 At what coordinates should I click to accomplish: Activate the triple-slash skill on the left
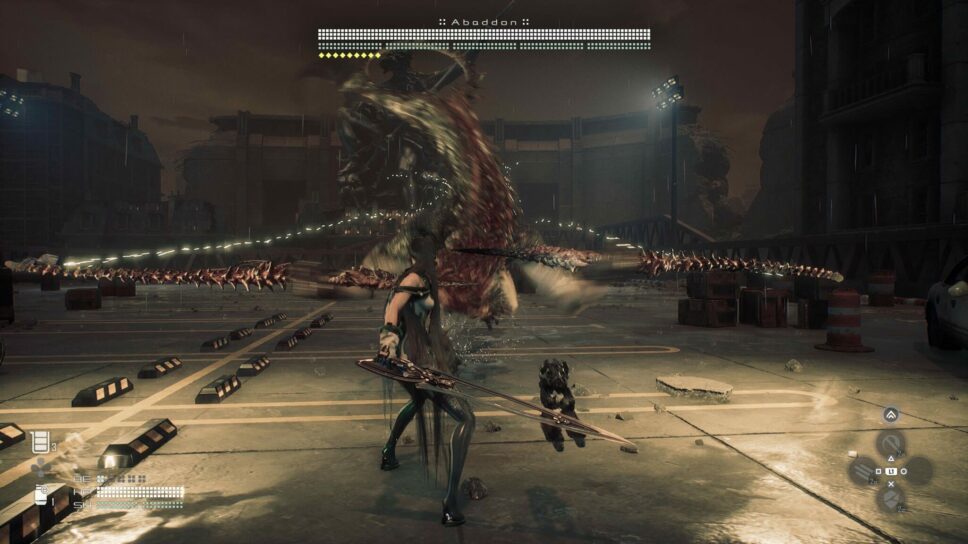click(x=863, y=470)
